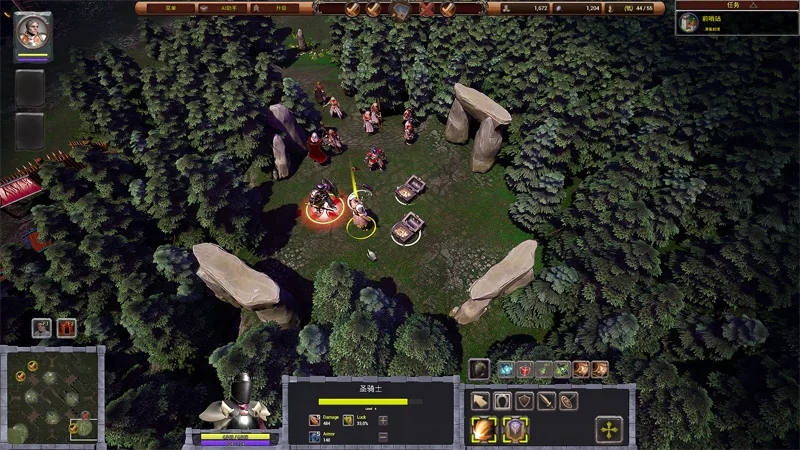
Task: Choose the arrow move command
Action: coord(479,401)
